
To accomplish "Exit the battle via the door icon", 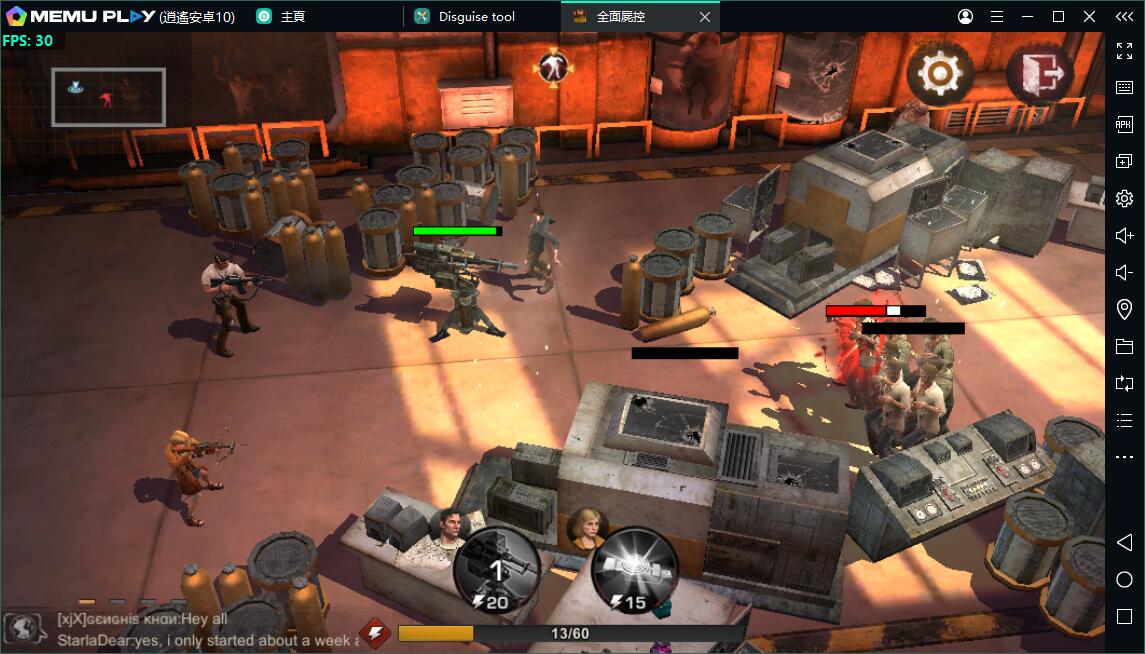I will tap(1039, 73).
